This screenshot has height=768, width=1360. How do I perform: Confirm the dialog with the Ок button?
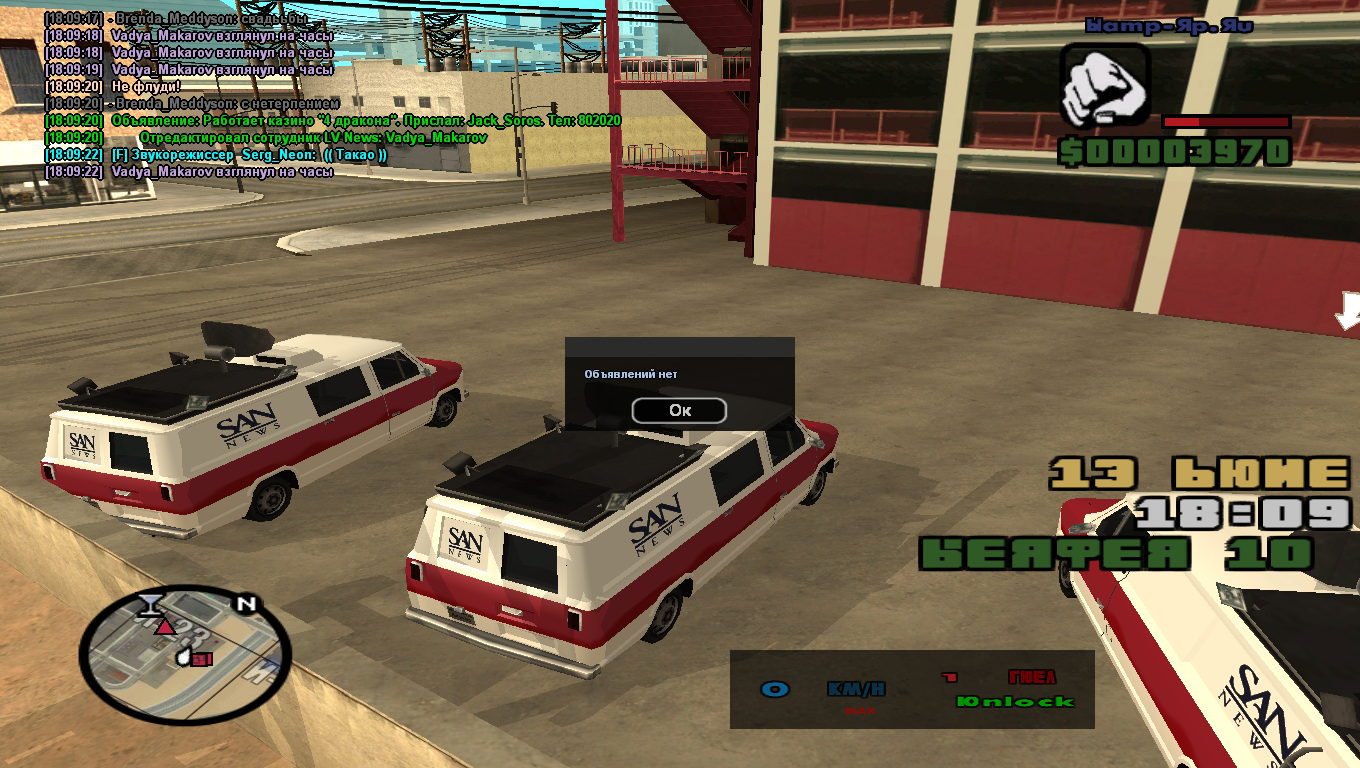pyautogui.click(x=679, y=410)
